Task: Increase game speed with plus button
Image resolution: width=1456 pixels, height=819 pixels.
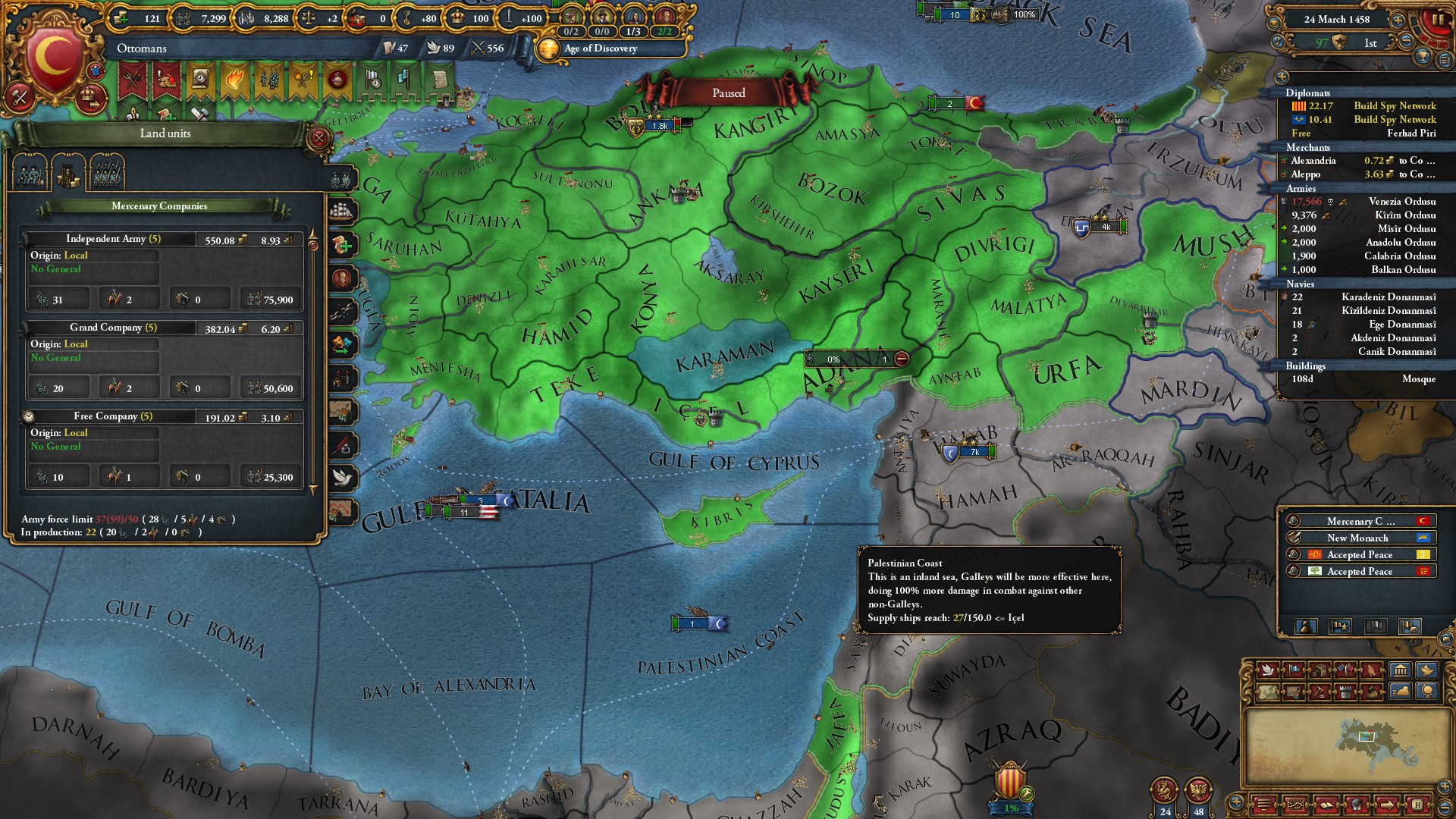Action: tap(1398, 20)
